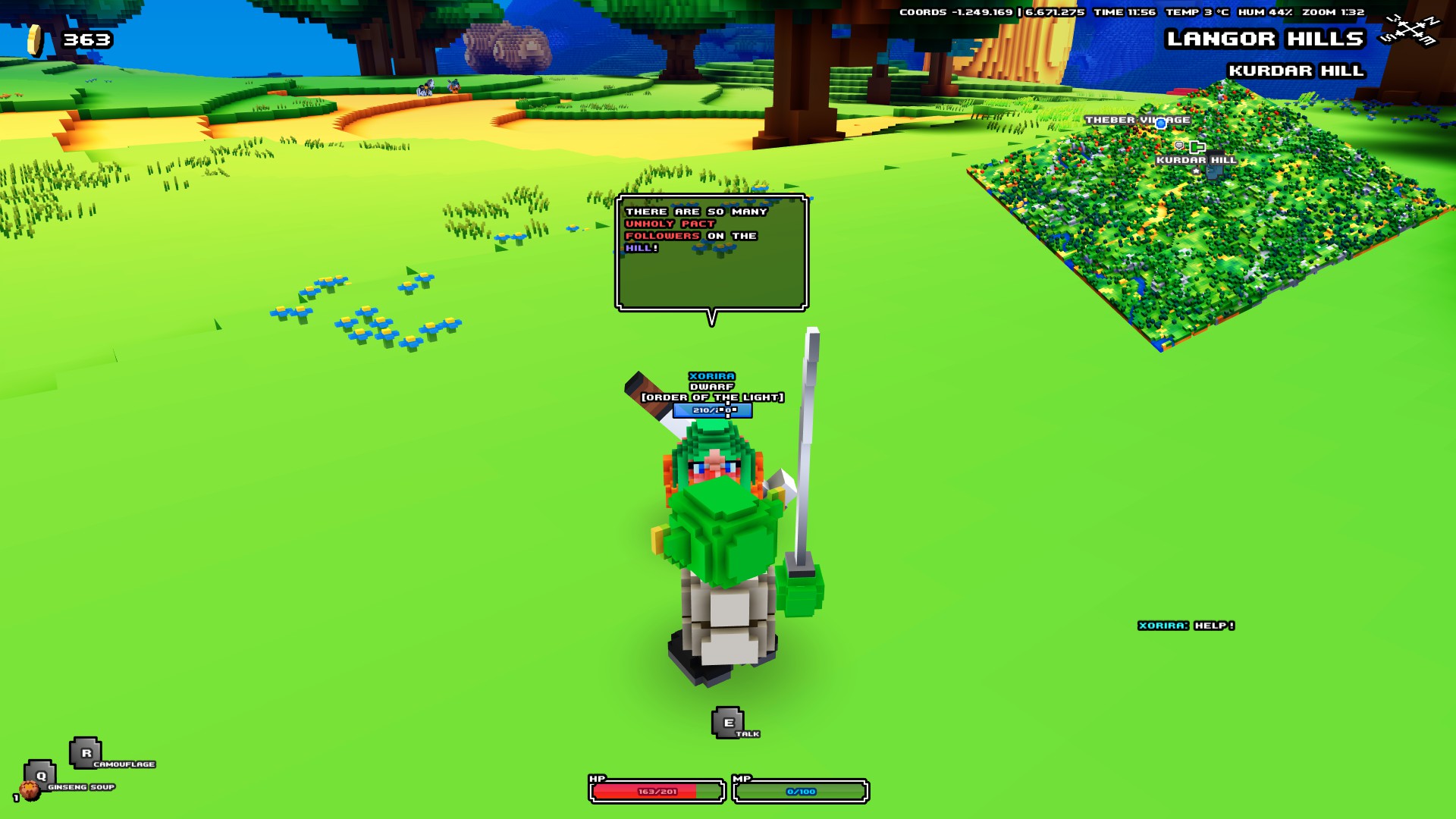The height and width of the screenshot is (819, 1456).
Task: Click the MP bar showing 0/100
Action: point(802,789)
